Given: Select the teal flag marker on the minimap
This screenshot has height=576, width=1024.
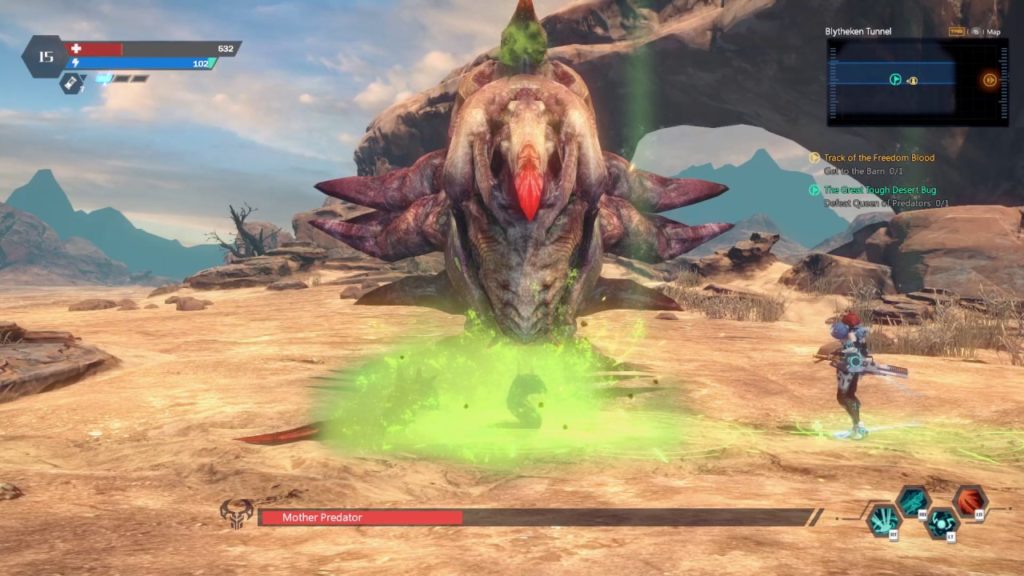Looking at the screenshot, I should tap(896, 79).
